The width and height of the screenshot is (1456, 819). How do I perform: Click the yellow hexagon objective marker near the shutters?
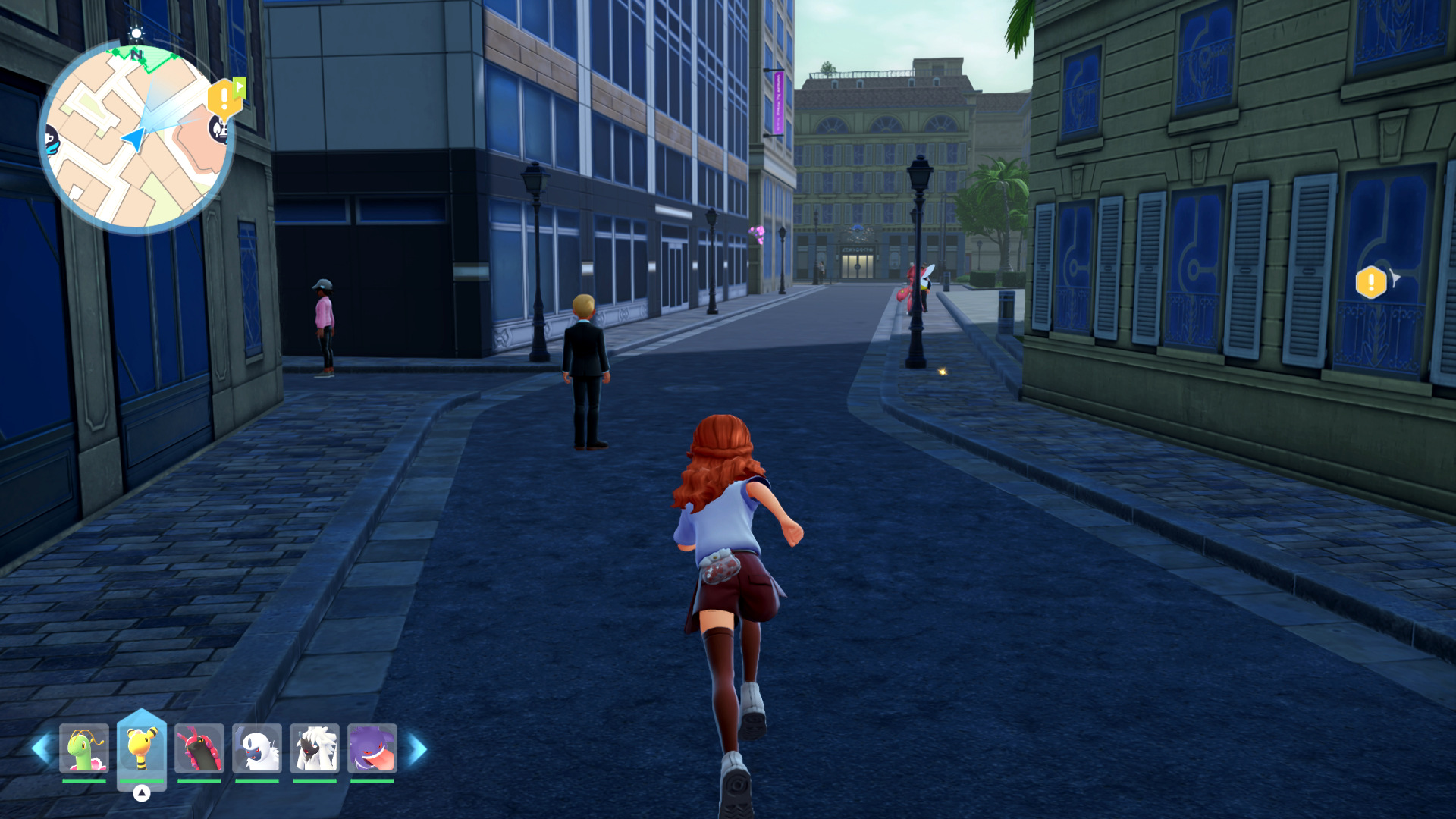coord(1370,283)
